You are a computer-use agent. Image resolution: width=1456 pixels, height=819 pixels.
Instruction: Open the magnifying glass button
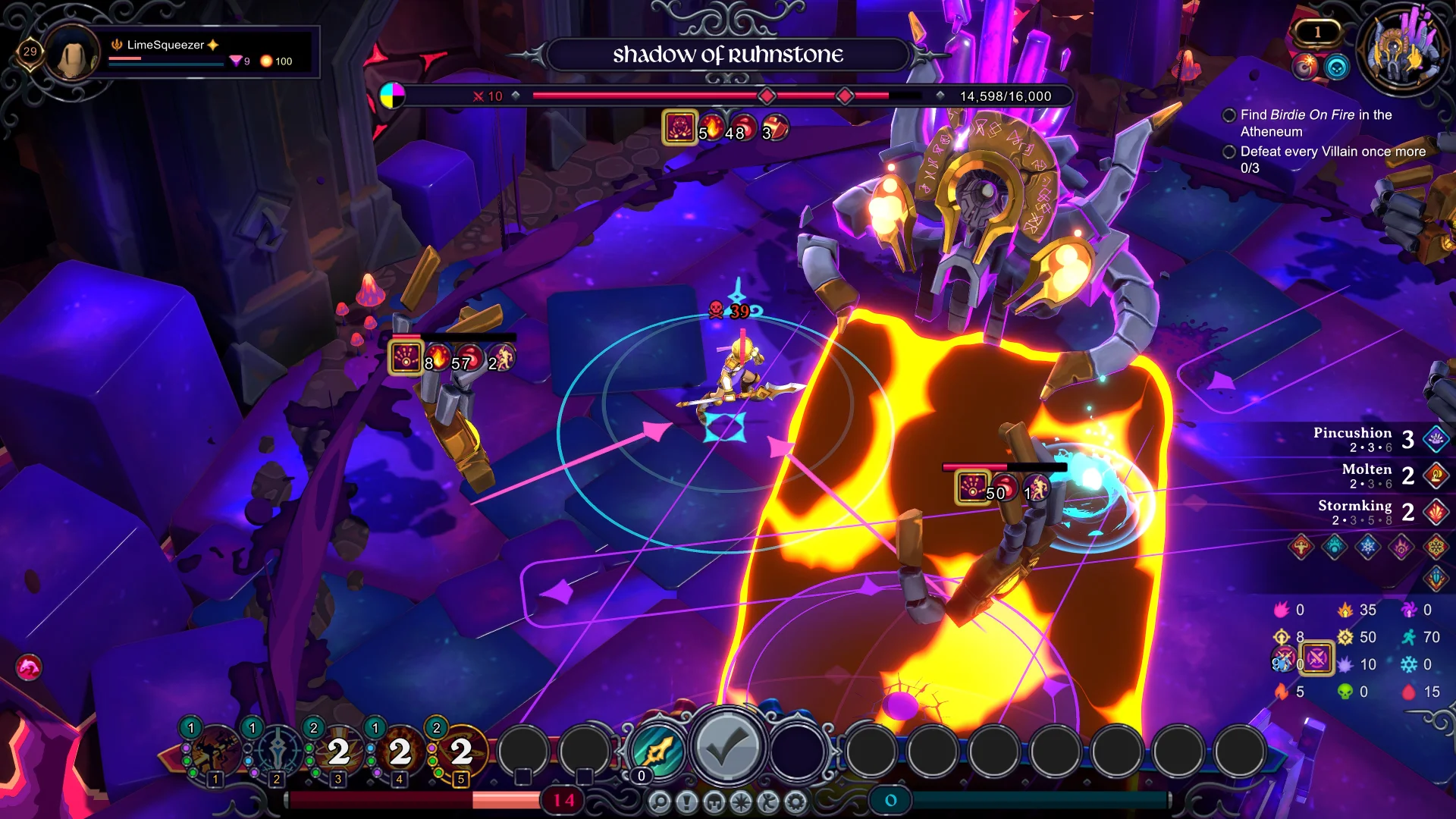(660, 802)
